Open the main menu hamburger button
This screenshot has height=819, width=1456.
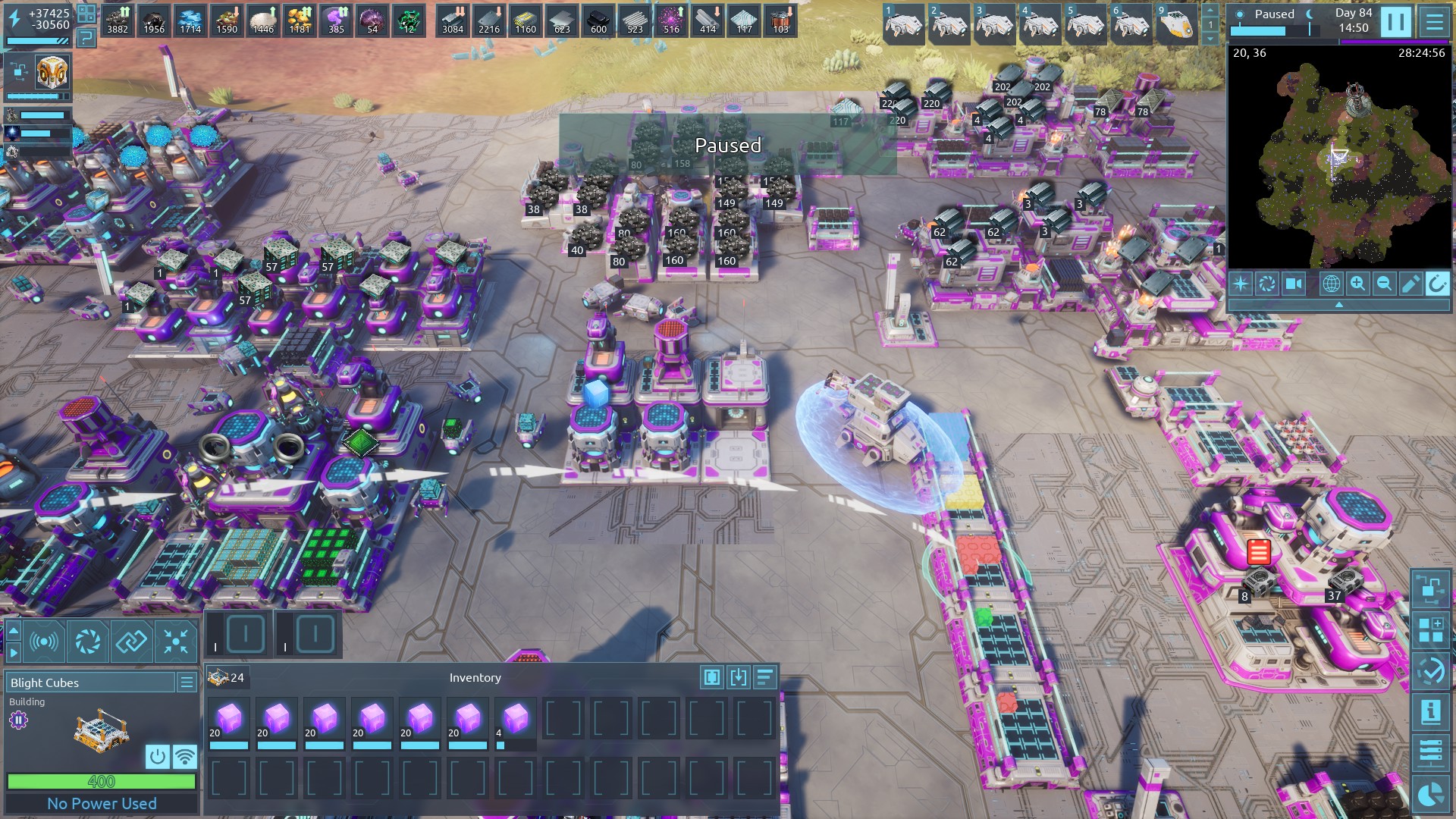click(1434, 22)
